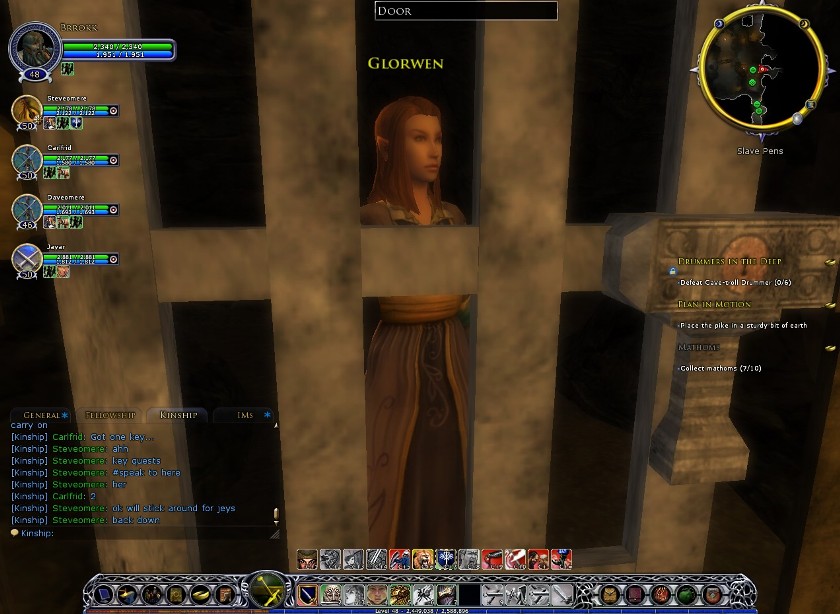Select the Kinship chat tab

(177, 414)
